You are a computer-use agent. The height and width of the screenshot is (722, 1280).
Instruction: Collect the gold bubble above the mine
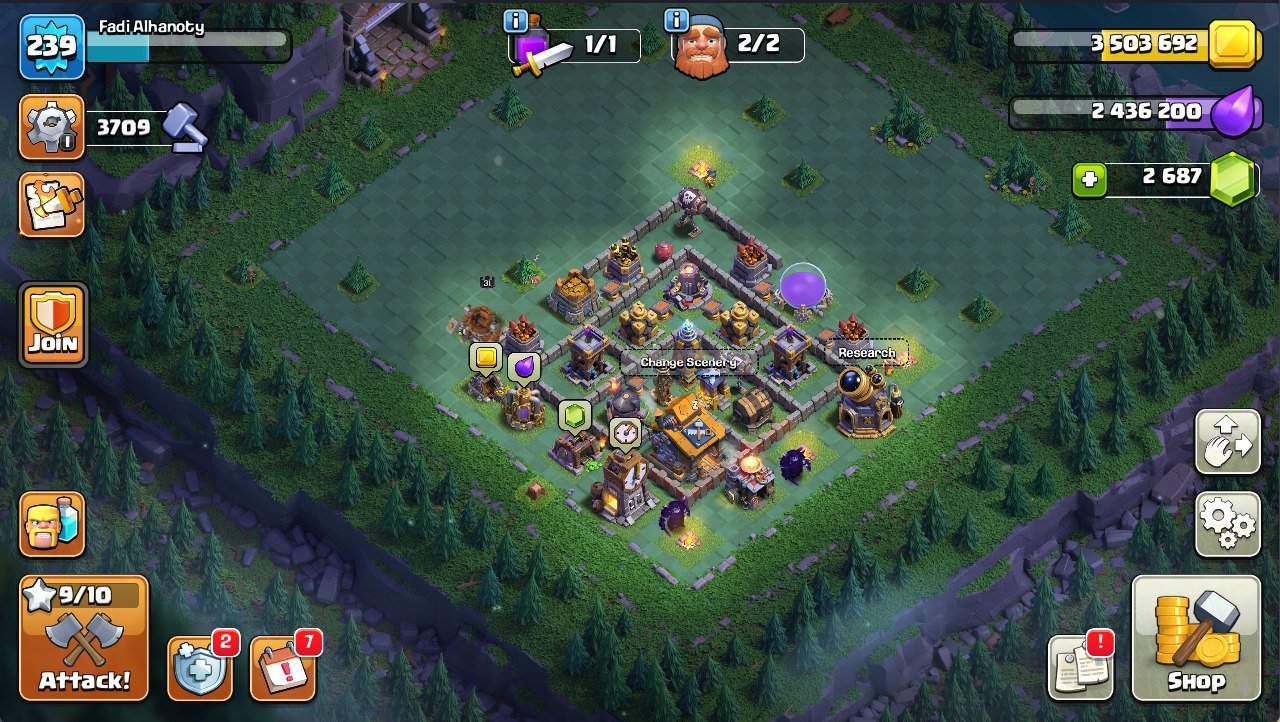[x=486, y=357]
